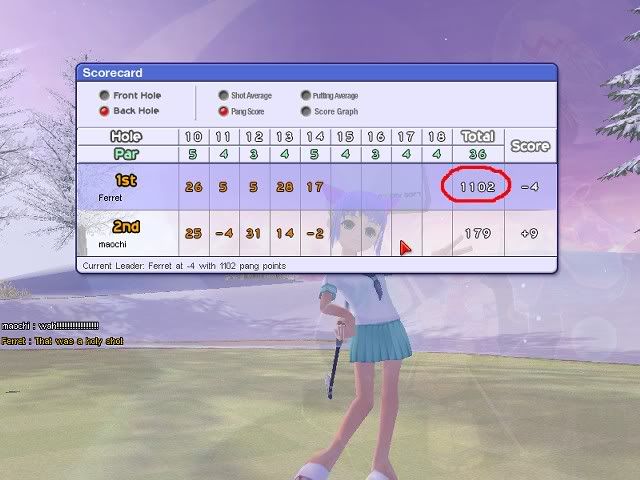The image size is (640, 480).
Task: Switch to the Shot Average view
Action: coord(223,96)
